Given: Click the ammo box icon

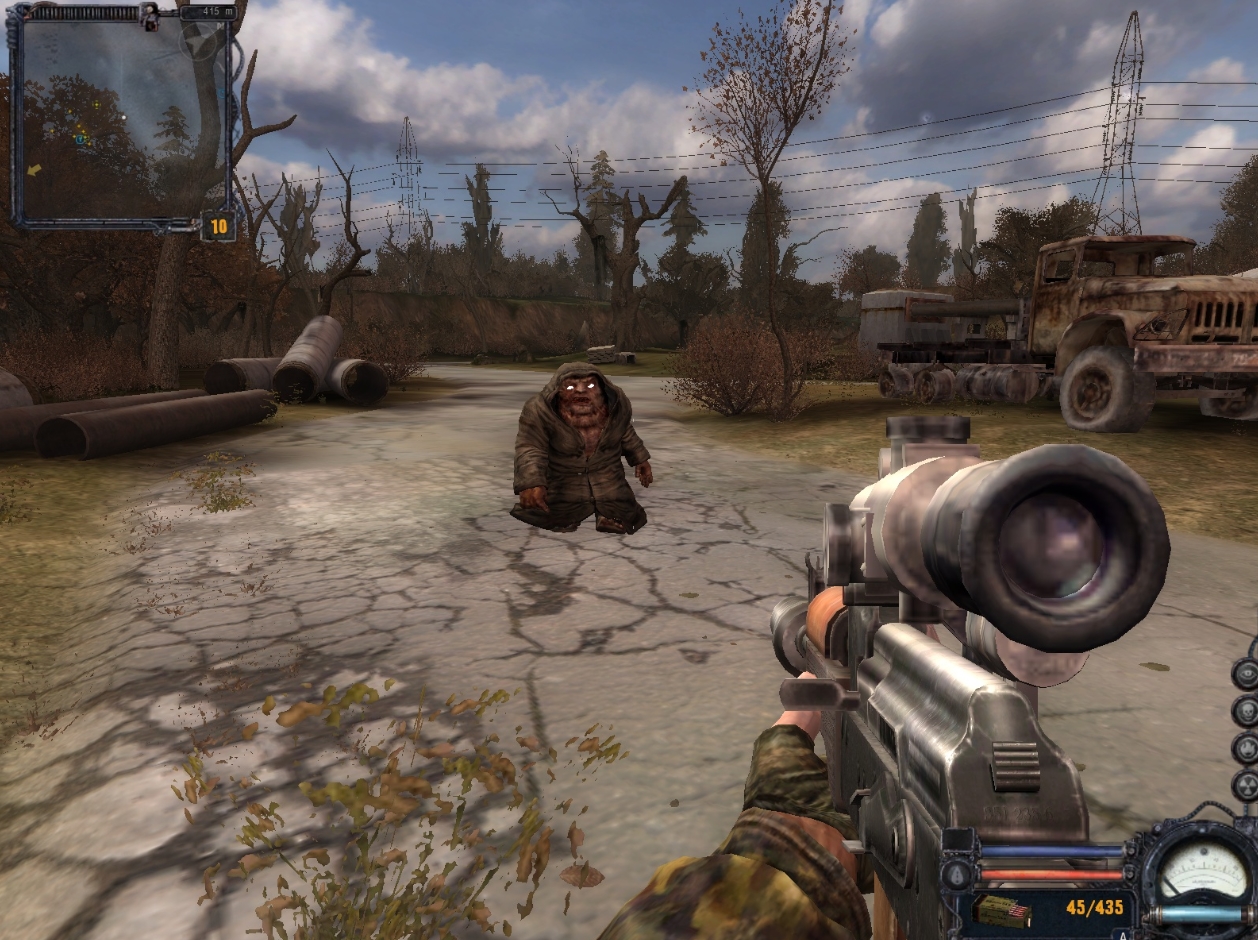Looking at the screenshot, I should click(x=1002, y=913).
